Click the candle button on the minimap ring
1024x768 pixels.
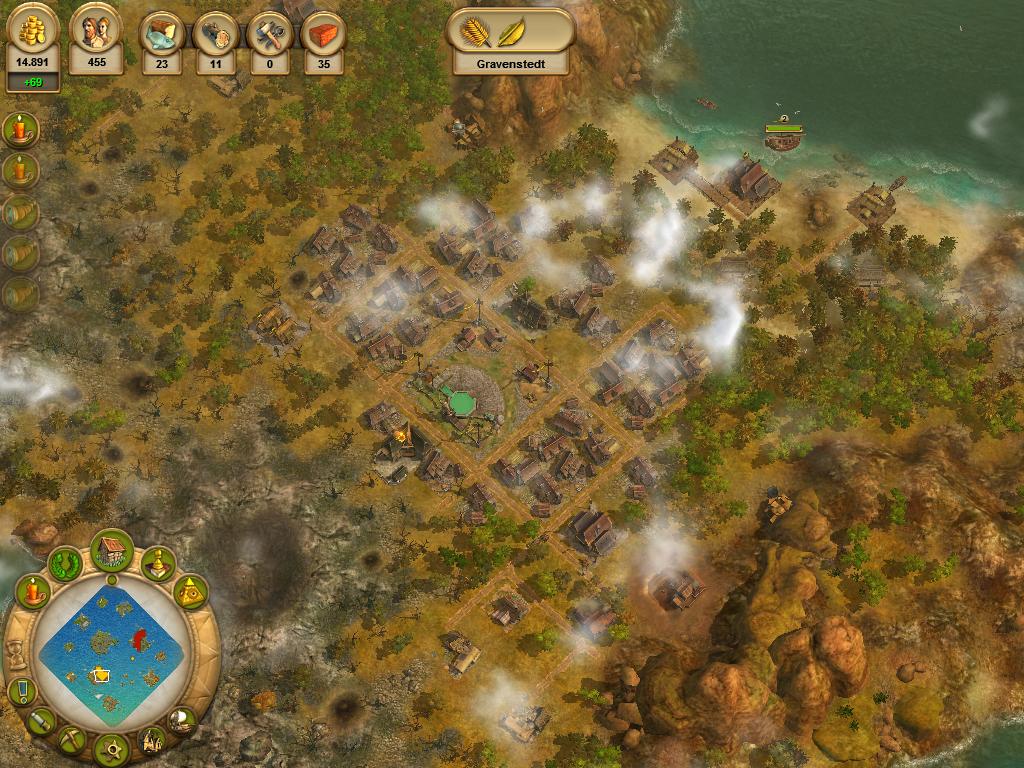33,592
